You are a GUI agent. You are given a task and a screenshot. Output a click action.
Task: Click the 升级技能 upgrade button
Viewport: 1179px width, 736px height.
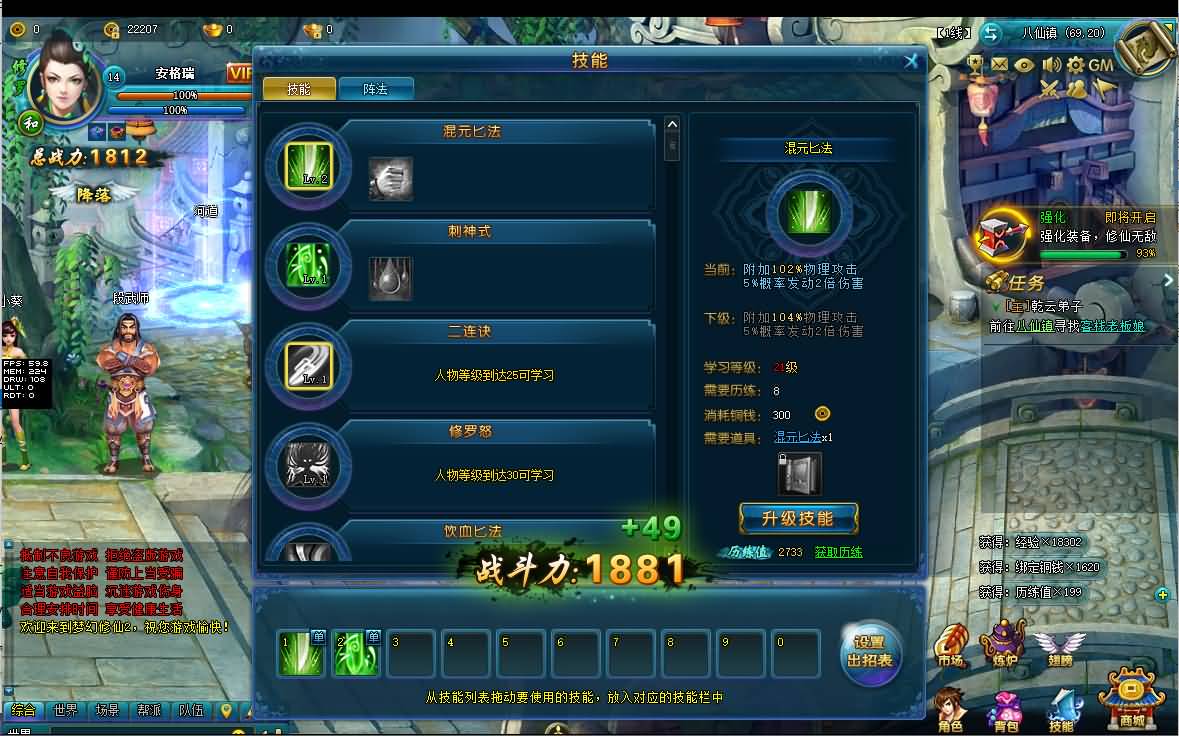[797, 518]
